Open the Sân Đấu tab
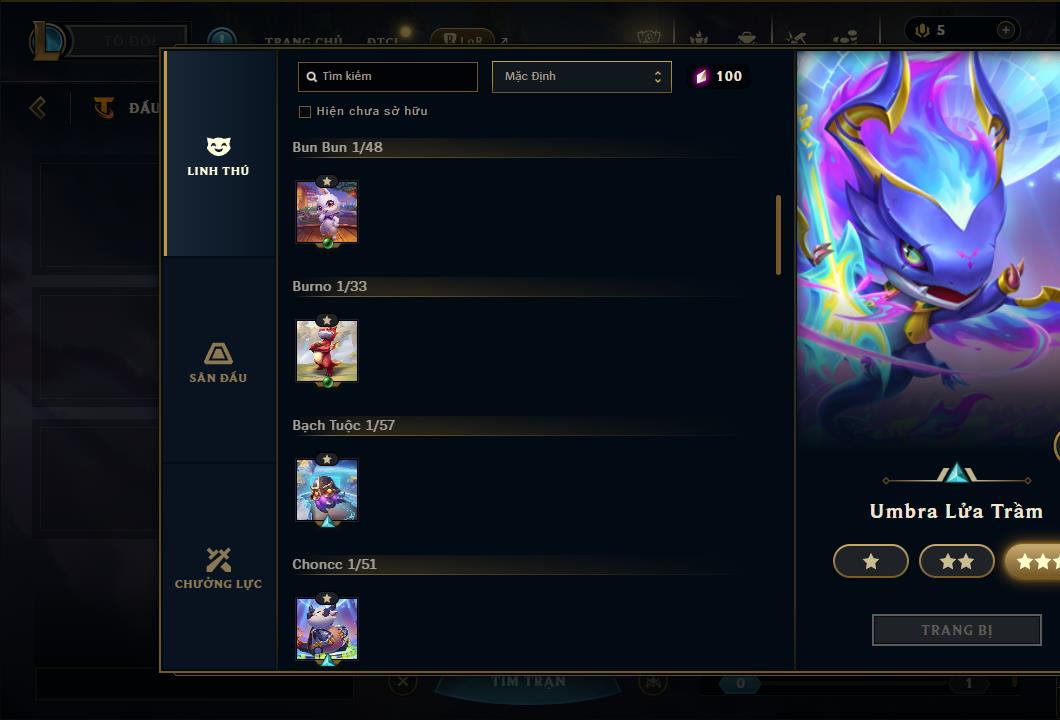 218,363
